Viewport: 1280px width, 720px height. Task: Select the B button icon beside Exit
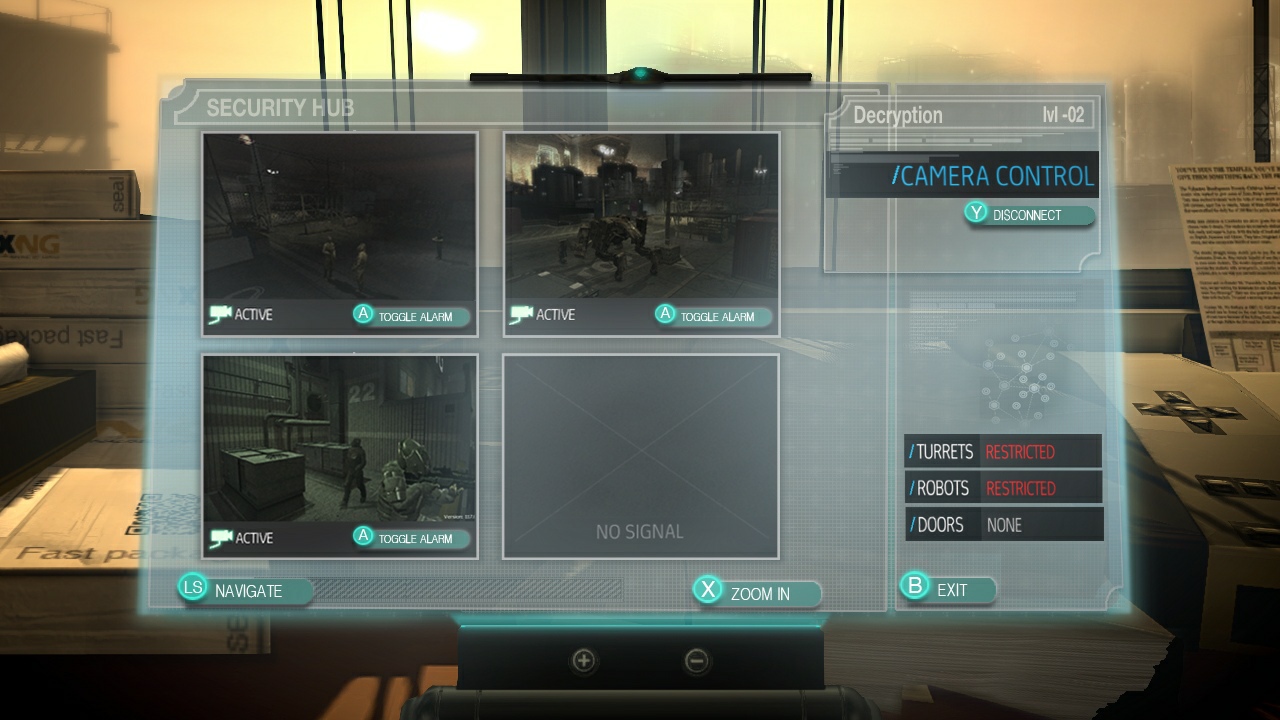coord(914,589)
